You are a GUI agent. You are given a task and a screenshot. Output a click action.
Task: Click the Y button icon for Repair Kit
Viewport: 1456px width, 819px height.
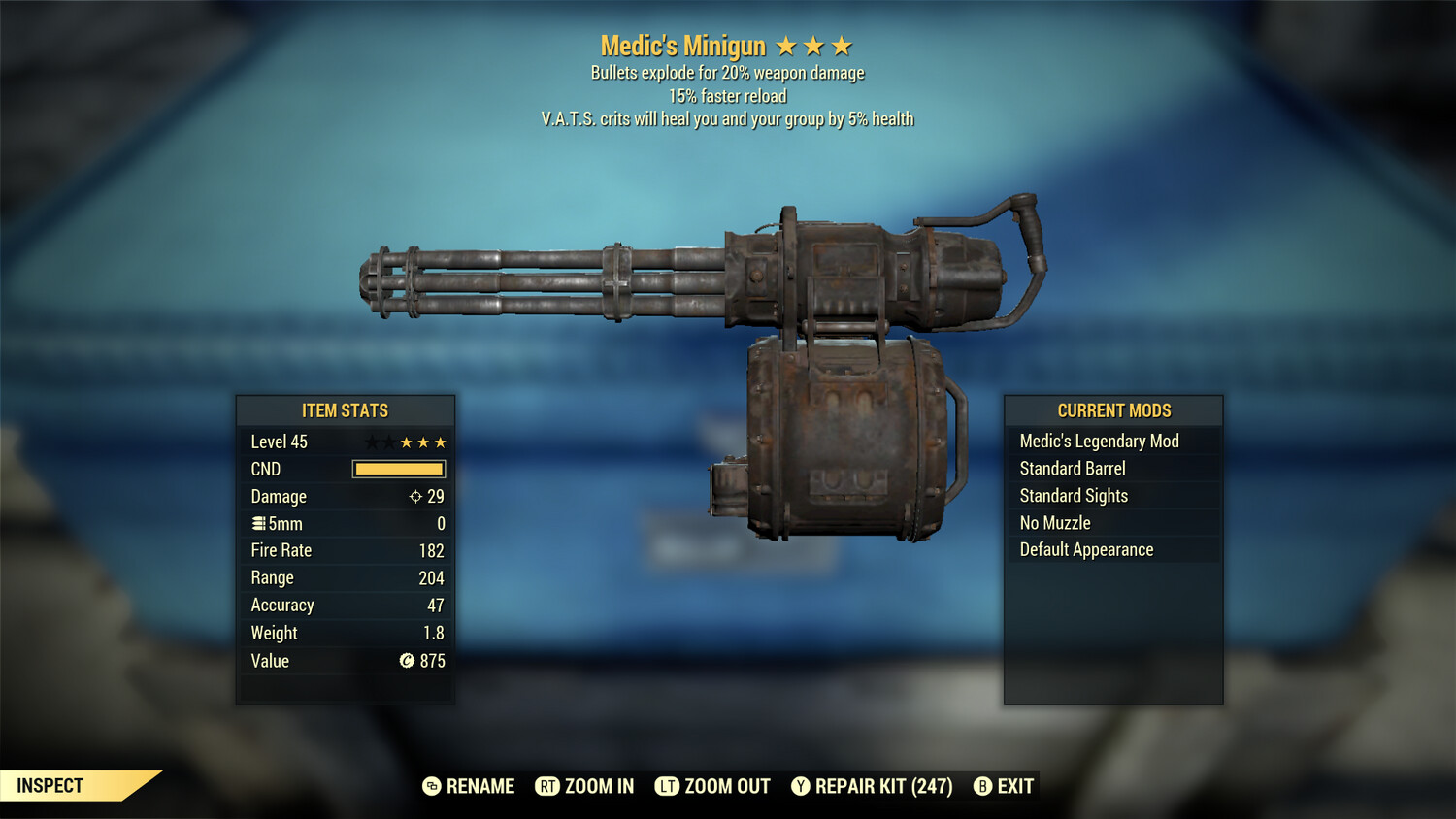coord(802,786)
